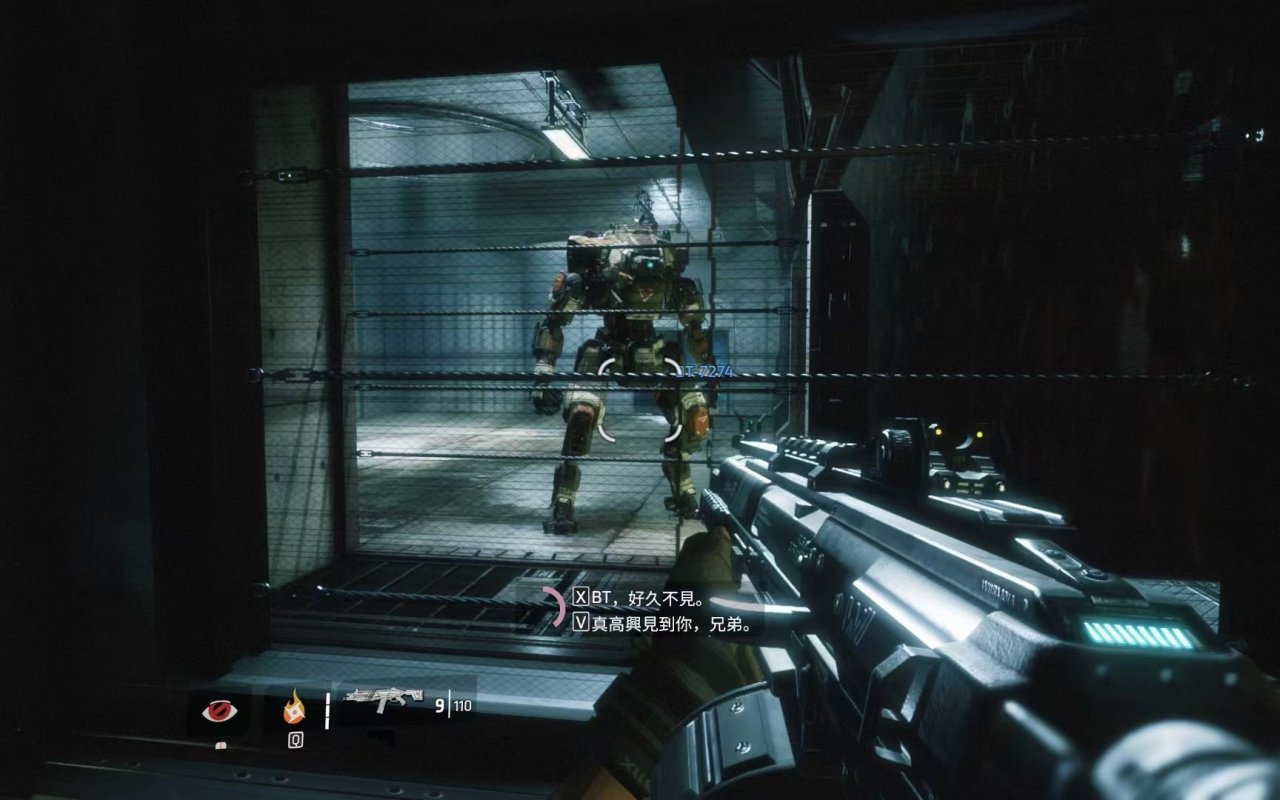Activate the red eye tactical ability icon
Viewport: 1280px width, 800px height.
click(219, 710)
